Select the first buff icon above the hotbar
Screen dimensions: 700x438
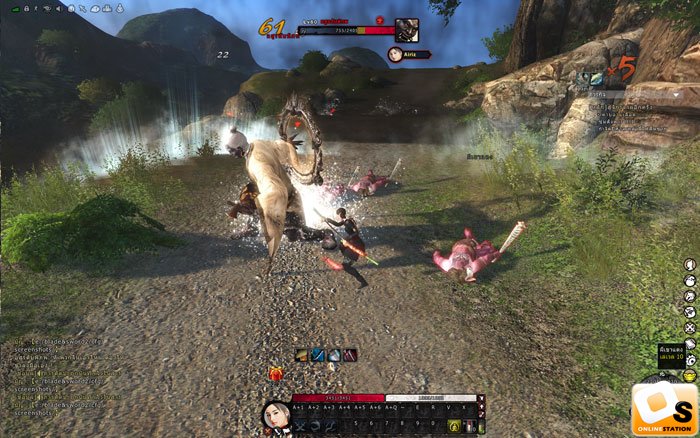click(x=301, y=355)
